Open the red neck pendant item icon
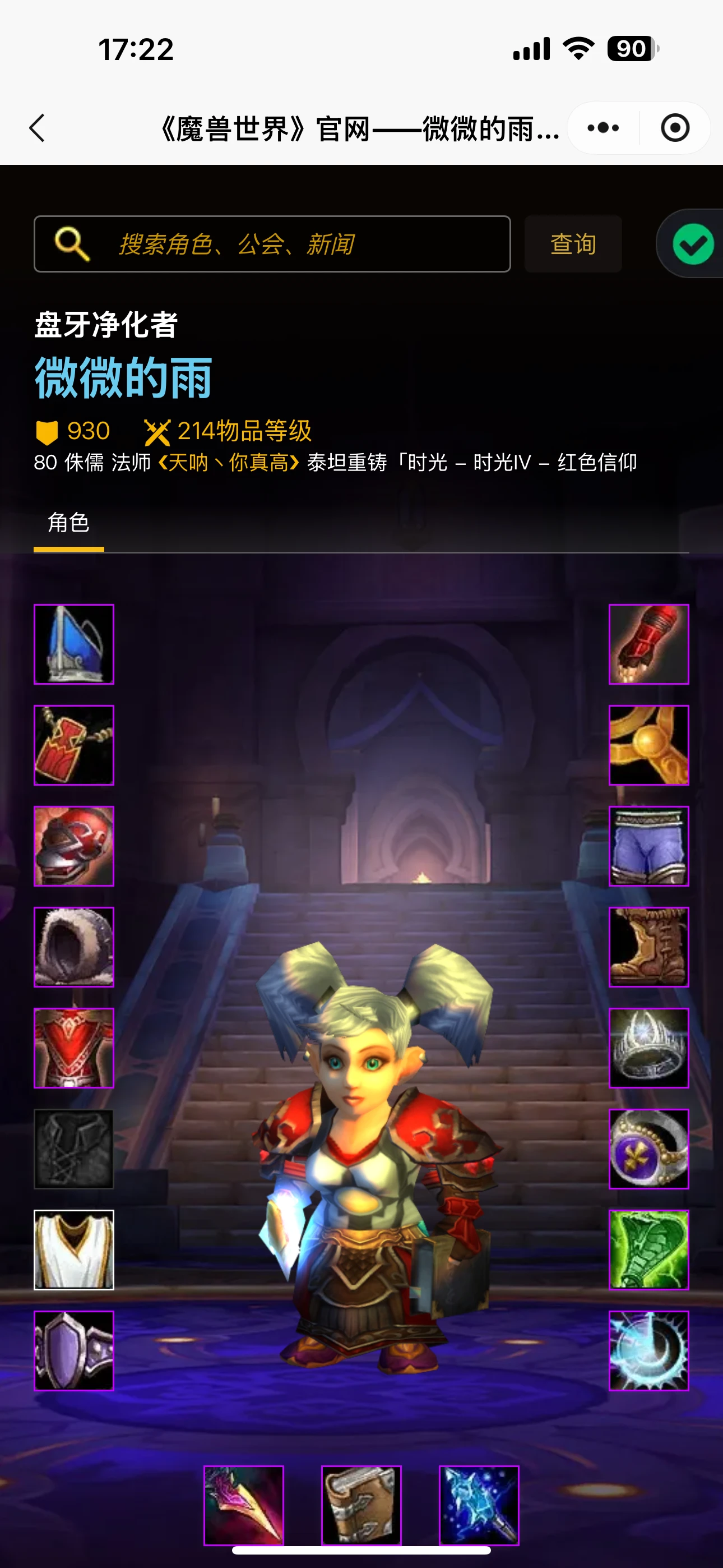 [73, 744]
